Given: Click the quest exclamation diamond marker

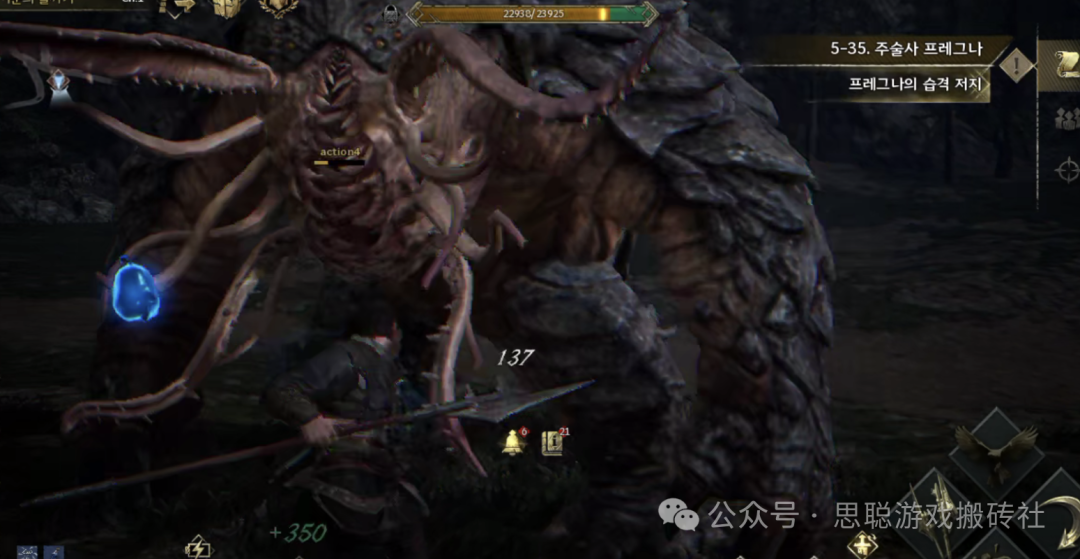Looking at the screenshot, I should click(1017, 67).
